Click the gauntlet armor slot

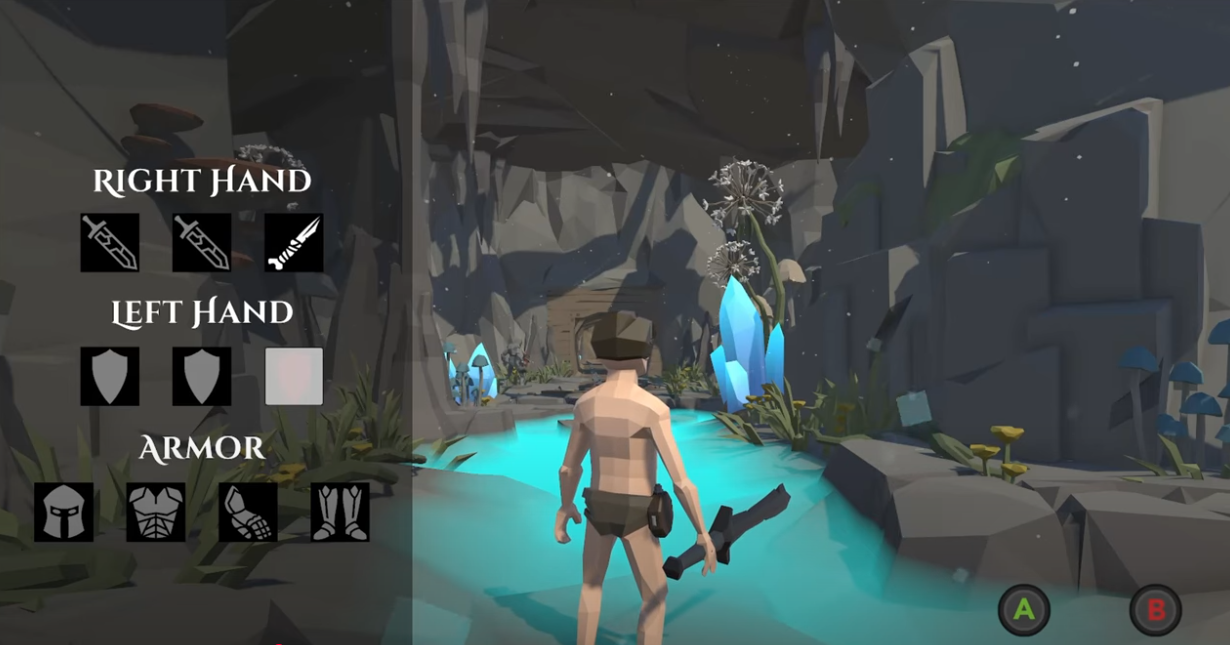(248, 512)
